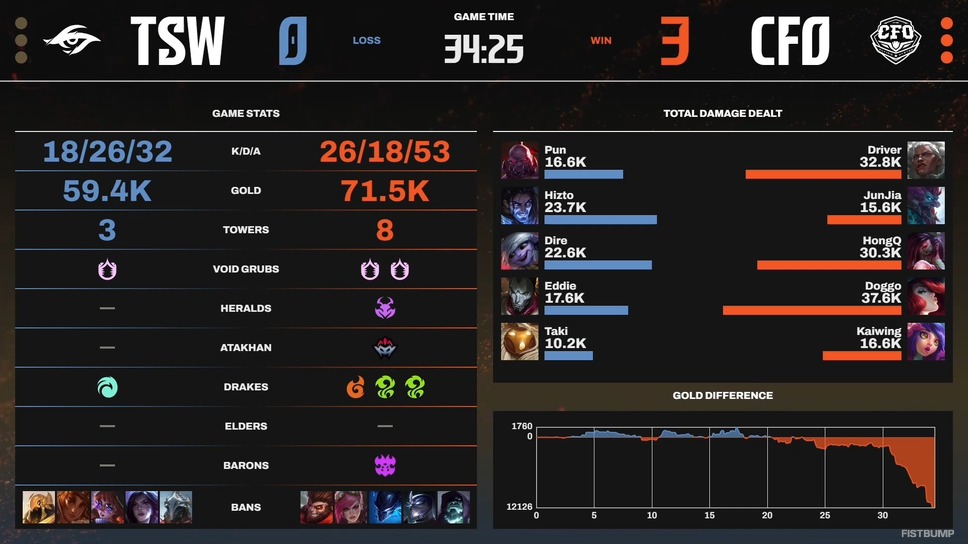Select the Vi banned champion portrait

(x=350, y=507)
